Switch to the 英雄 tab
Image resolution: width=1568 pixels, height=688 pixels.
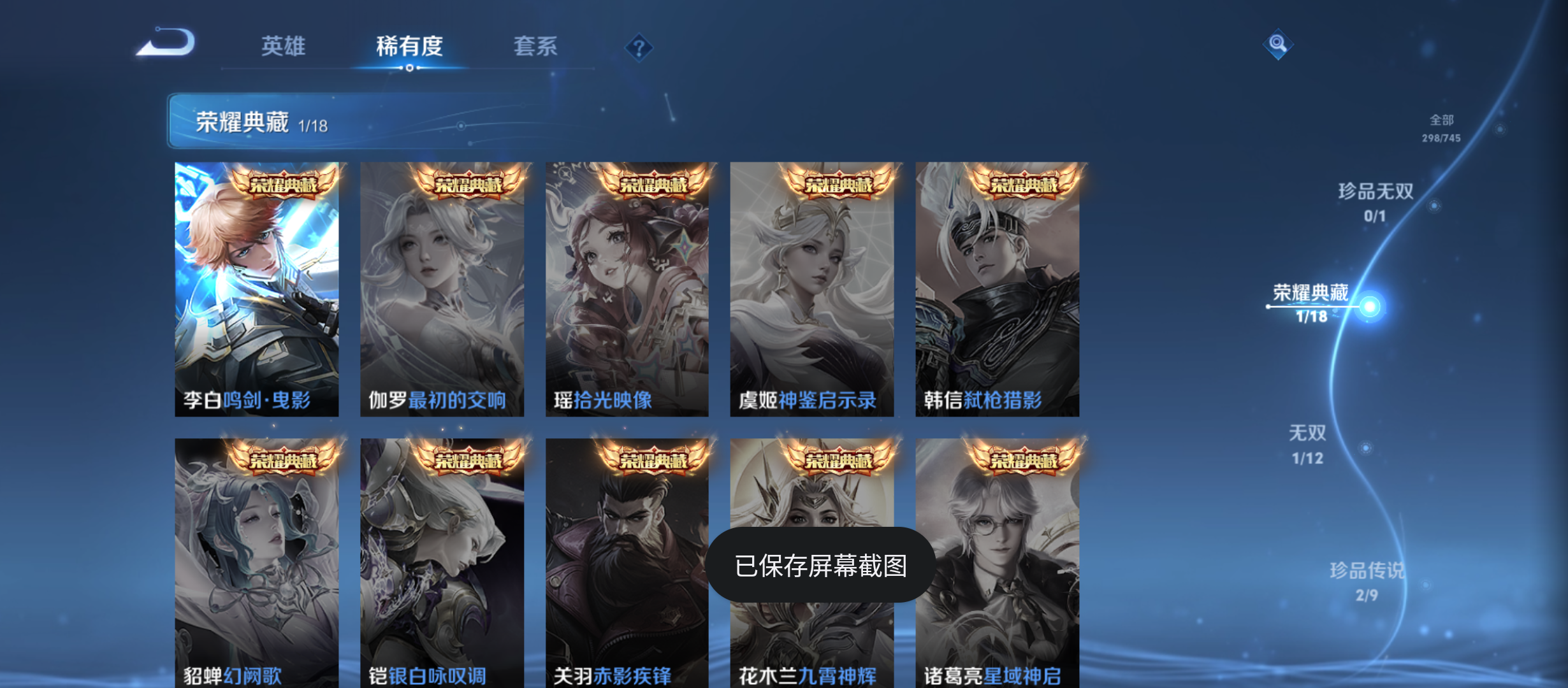282,47
